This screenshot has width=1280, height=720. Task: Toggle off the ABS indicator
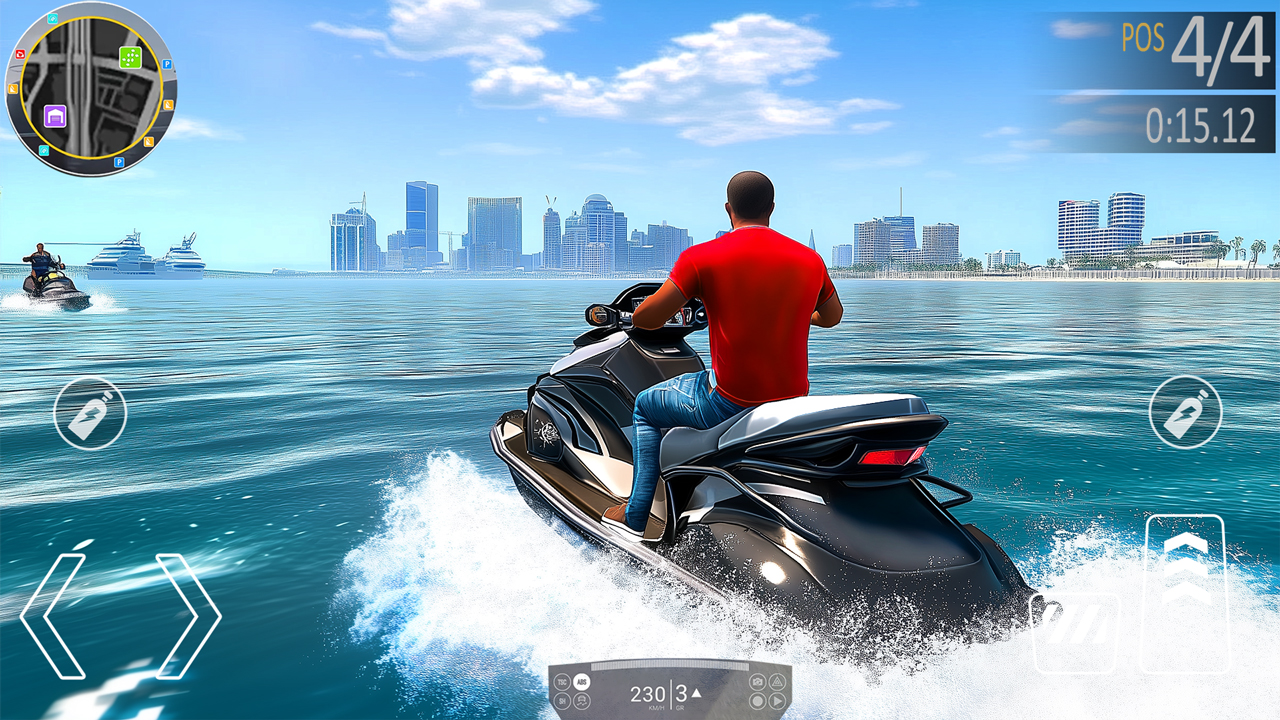pos(582,681)
